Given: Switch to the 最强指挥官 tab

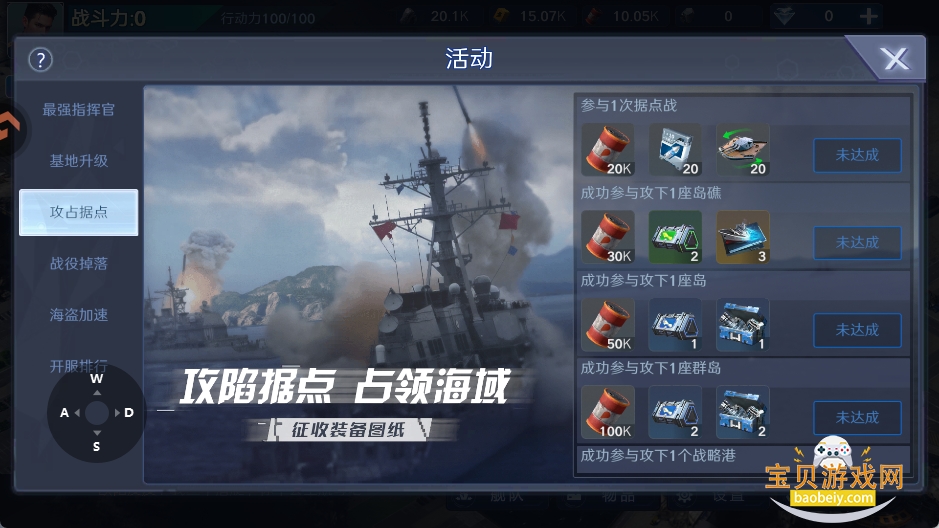Looking at the screenshot, I should [x=78, y=109].
